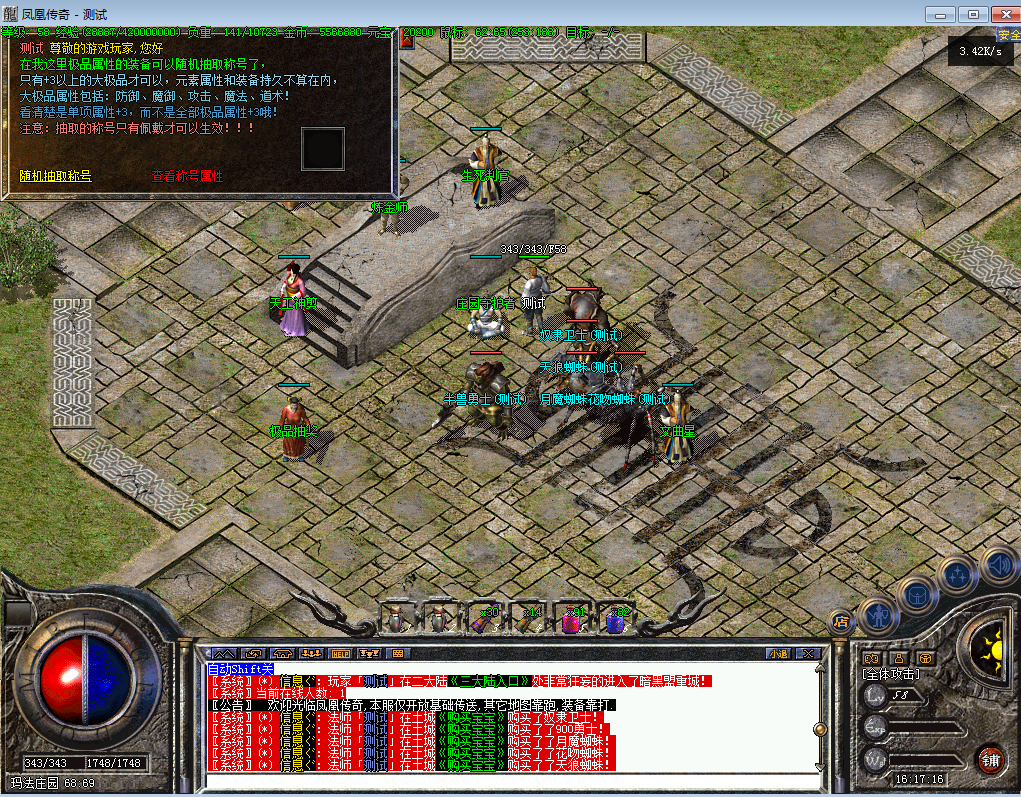The height and width of the screenshot is (797, 1021).
Task: Open the bag inventory round button
Action: pyautogui.click(x=916, y=594)
